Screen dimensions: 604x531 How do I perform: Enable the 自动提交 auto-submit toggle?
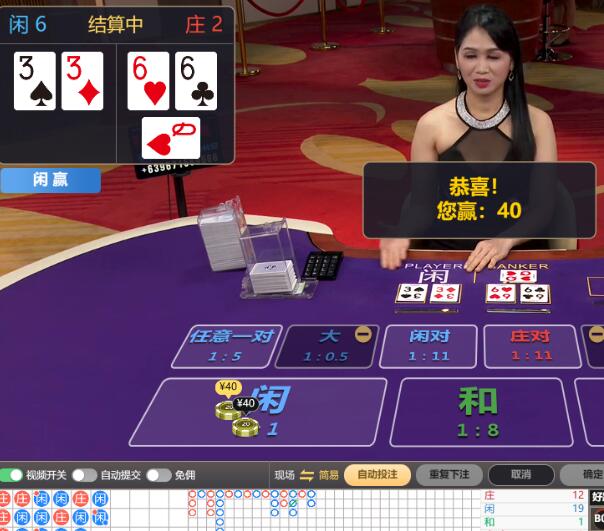pos(84,475)
